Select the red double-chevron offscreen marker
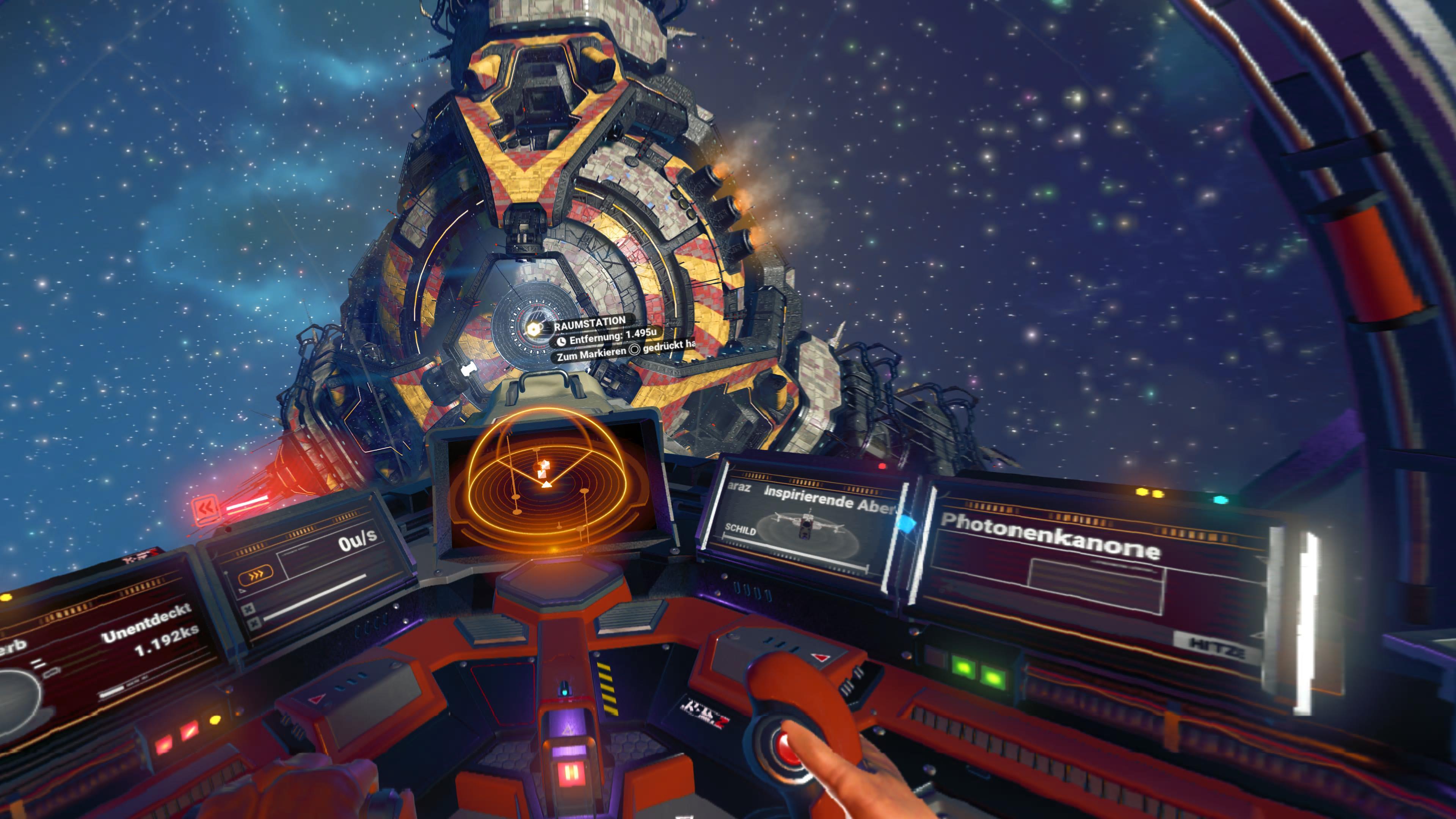The image size is (1456, 819). (204, 509)
